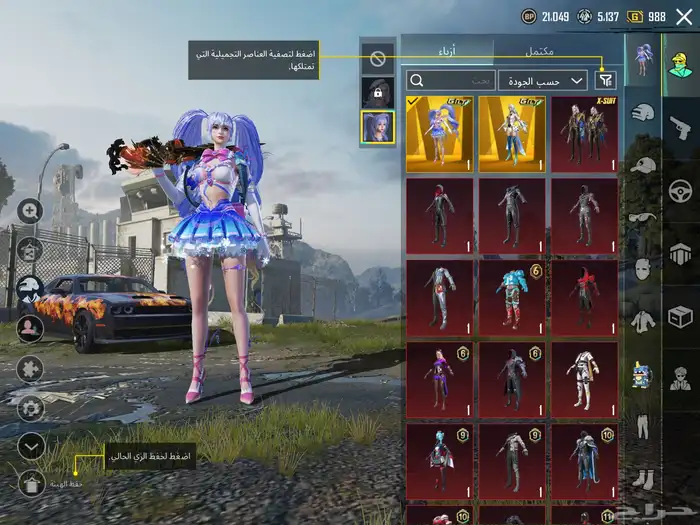Select the white and blue gold-tile outfit

[512, 134]
